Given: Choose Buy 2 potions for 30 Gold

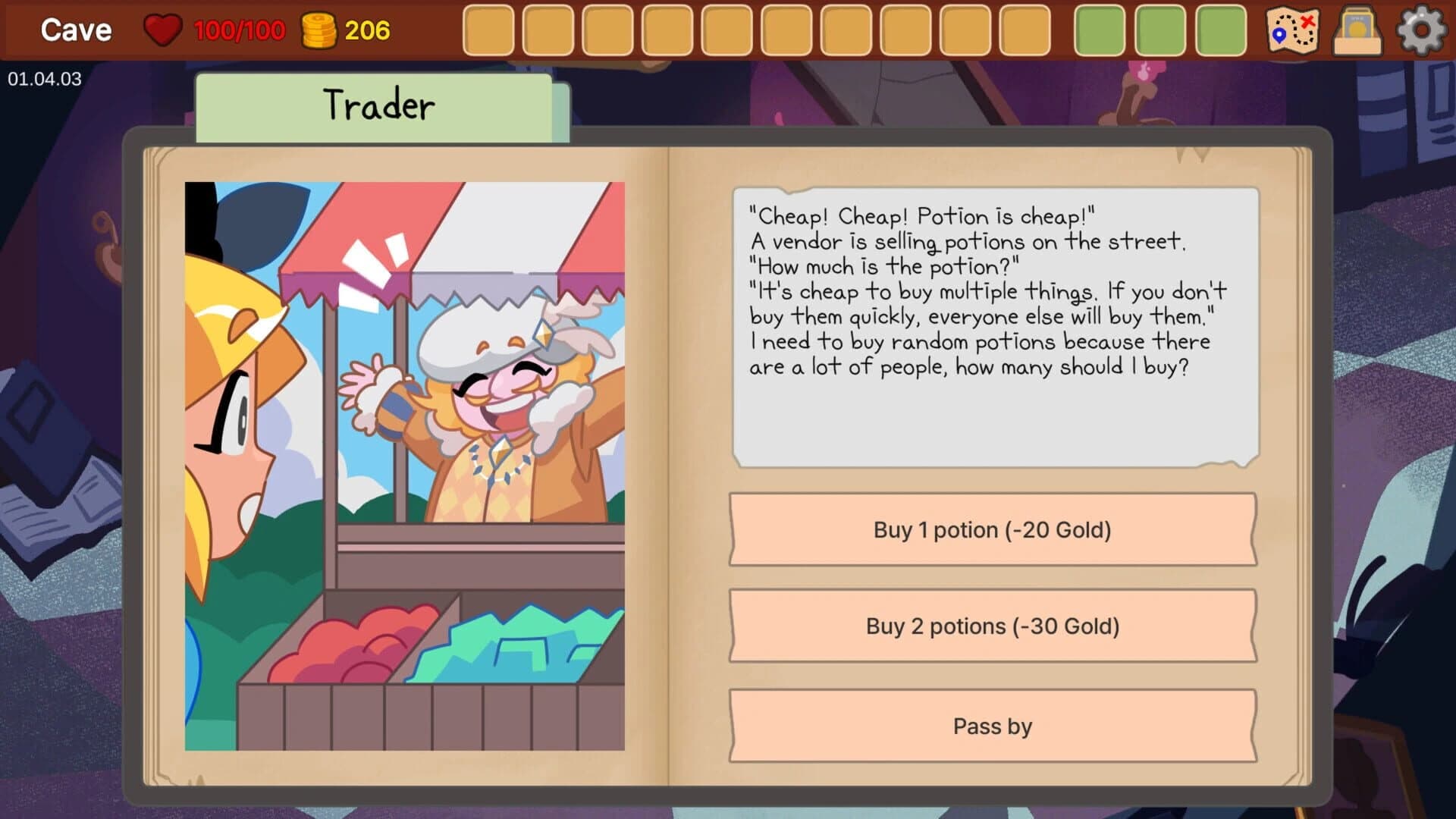Looking at the screenshot, I should coord(991,627).
